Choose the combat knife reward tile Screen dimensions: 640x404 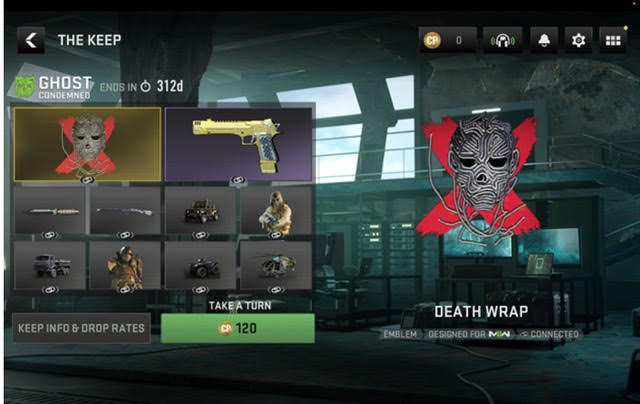pos(50,212)
